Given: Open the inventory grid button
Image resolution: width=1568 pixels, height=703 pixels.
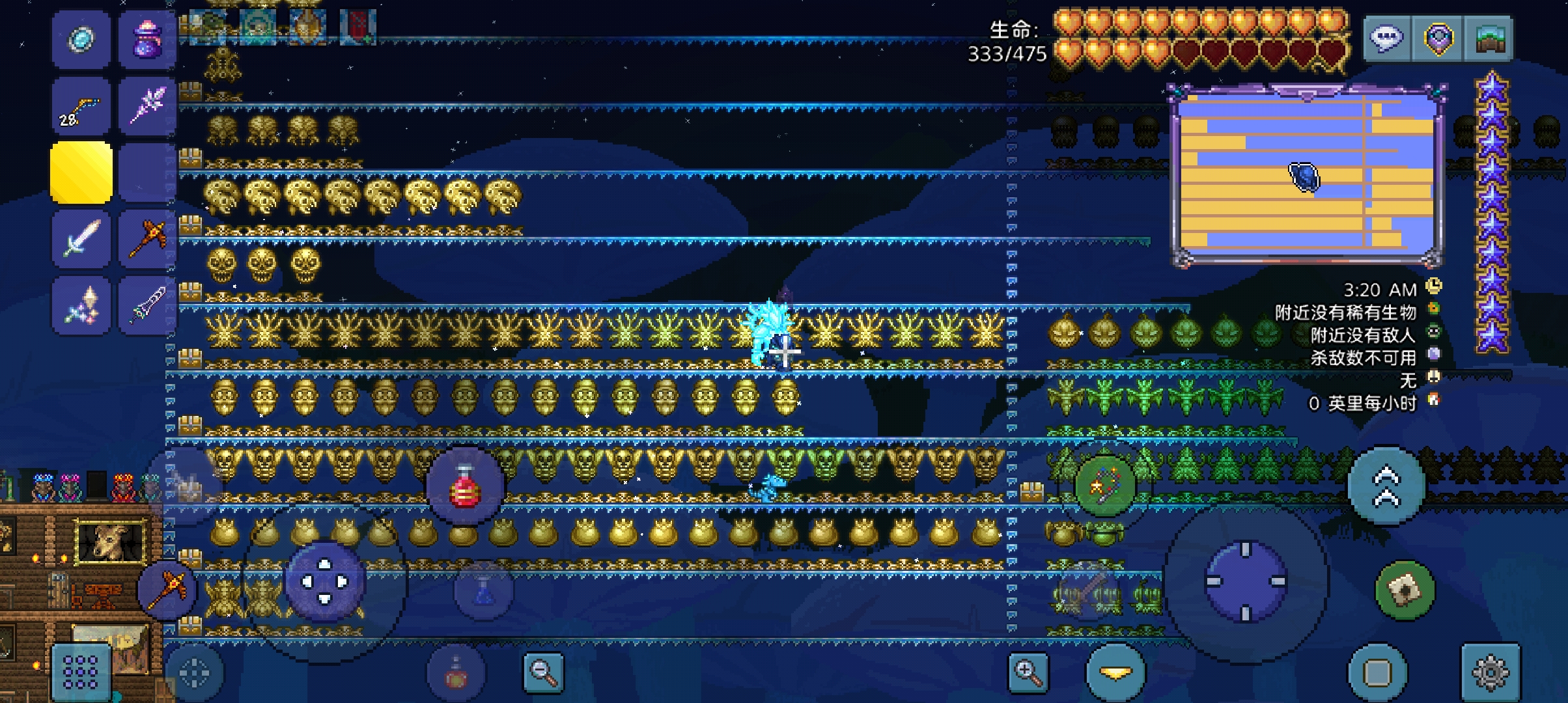Looking at the screenshot, I should (x=81, y=672).
